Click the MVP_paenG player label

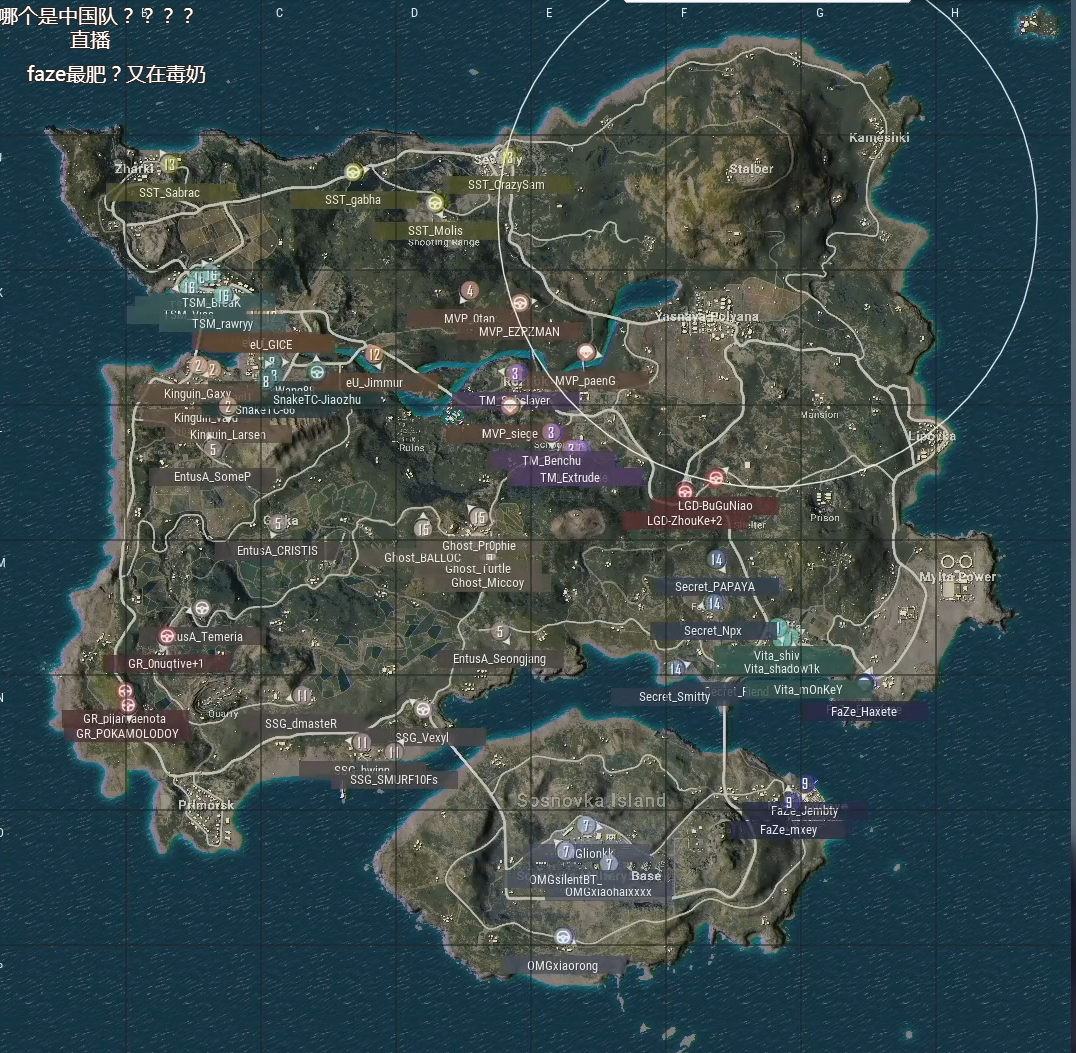pyautogui.click(x=585, y=381)
